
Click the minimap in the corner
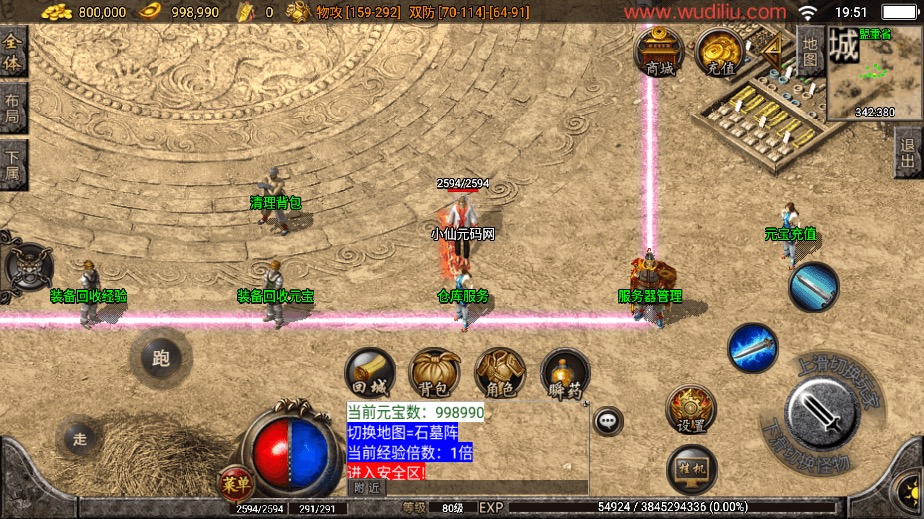pyautogui.click(x=874, y=72)
